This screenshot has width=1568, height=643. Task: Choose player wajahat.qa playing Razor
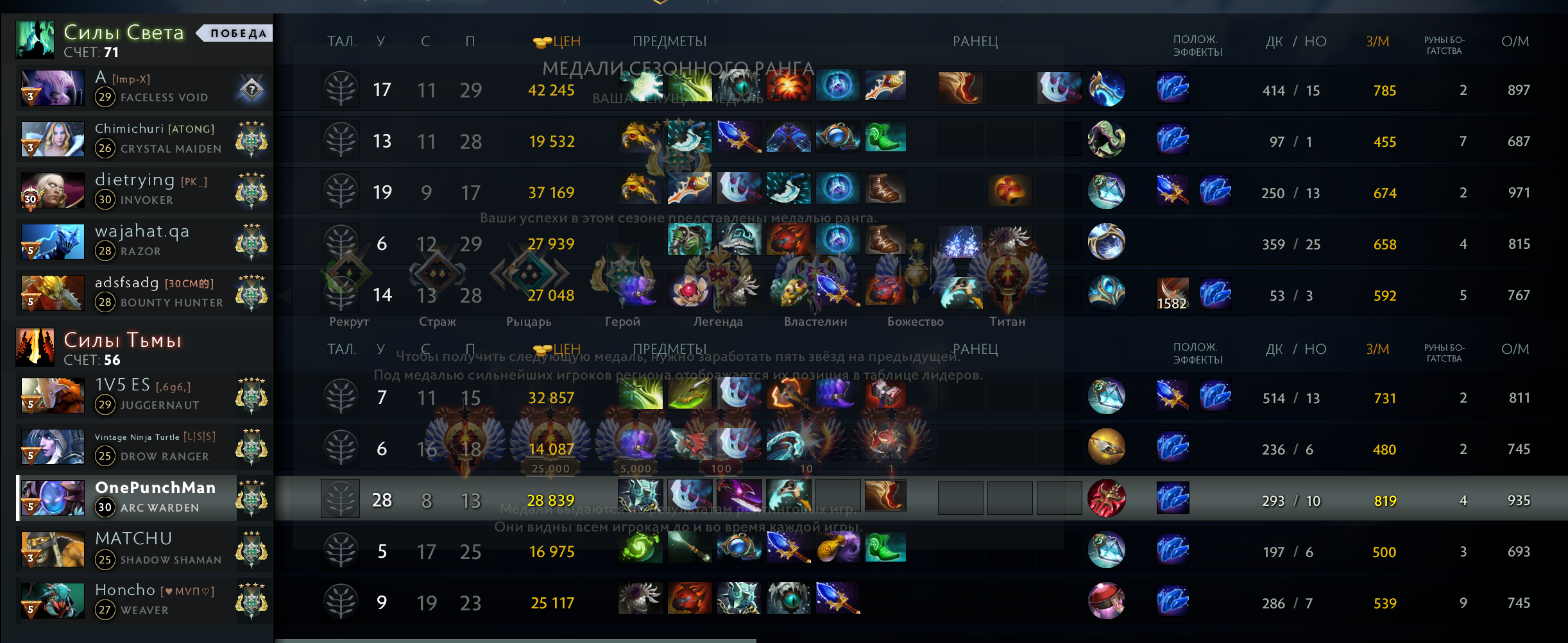pyautogui.click(x=142, y=231)
